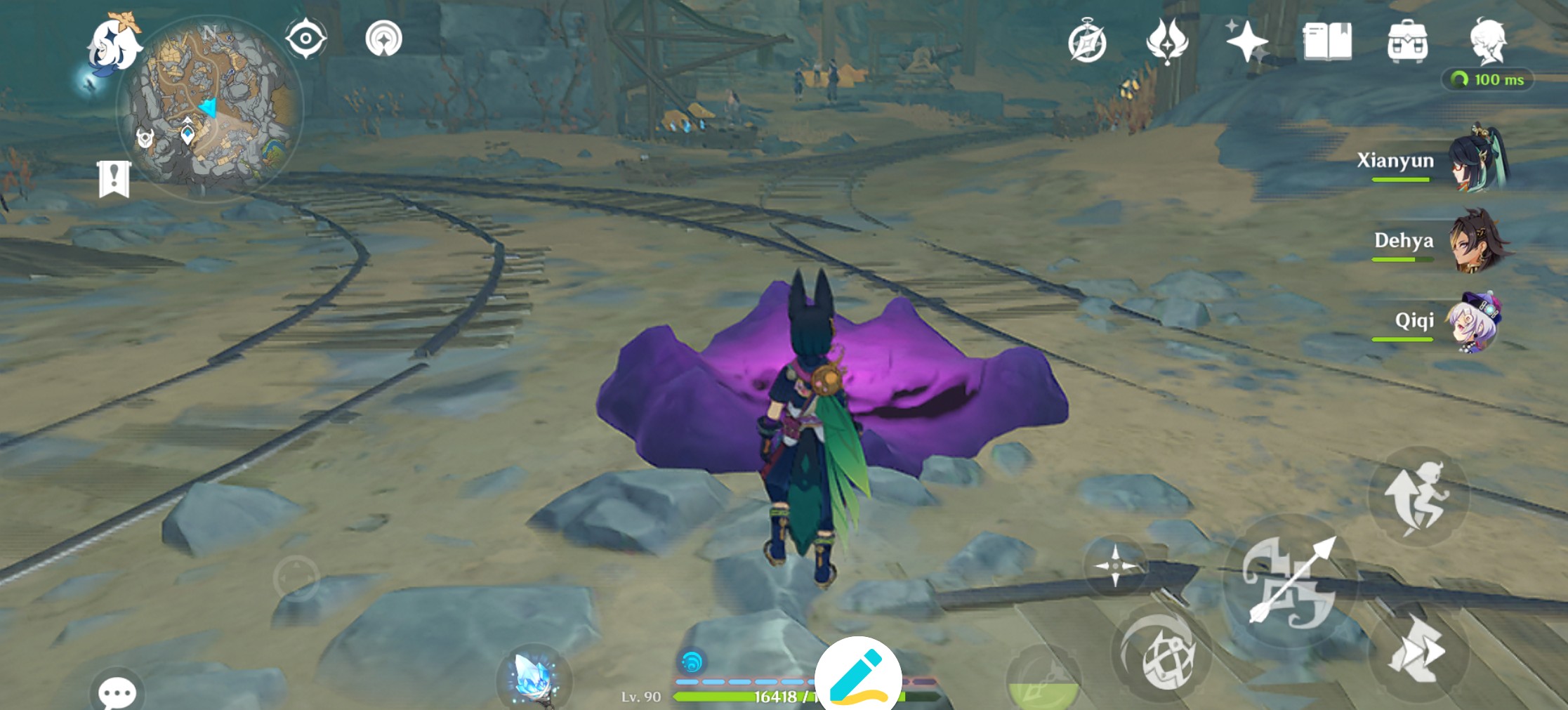This screenshot has height=710, width=1568.
Task: Open the quest navigation eye icon
Action: click(305, 38)
